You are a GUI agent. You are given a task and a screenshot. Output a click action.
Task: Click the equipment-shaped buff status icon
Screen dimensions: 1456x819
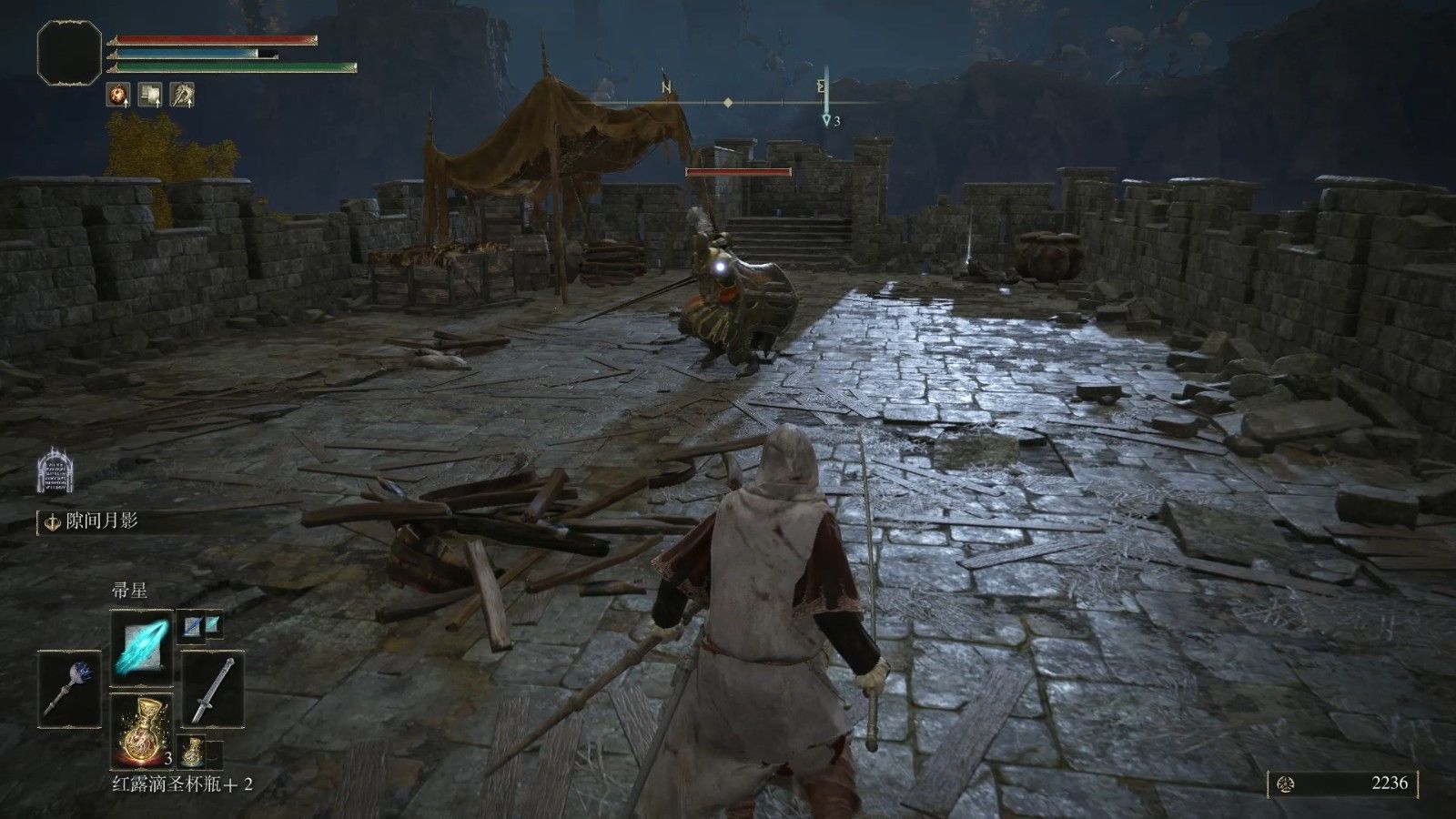pyautogui.click(x=150, y=94)
